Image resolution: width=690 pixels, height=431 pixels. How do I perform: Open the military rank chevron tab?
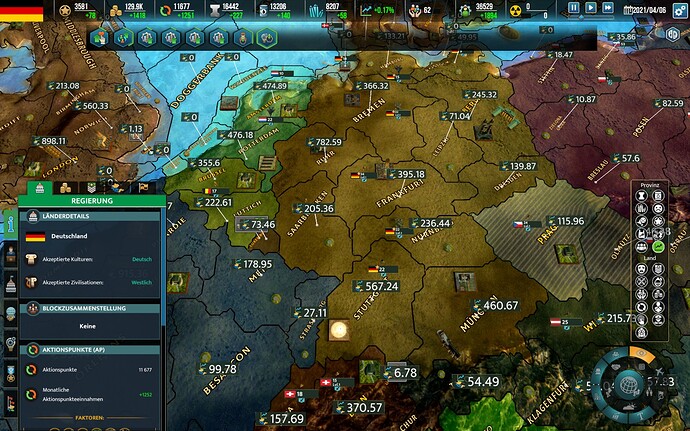[x=91, y=187]
